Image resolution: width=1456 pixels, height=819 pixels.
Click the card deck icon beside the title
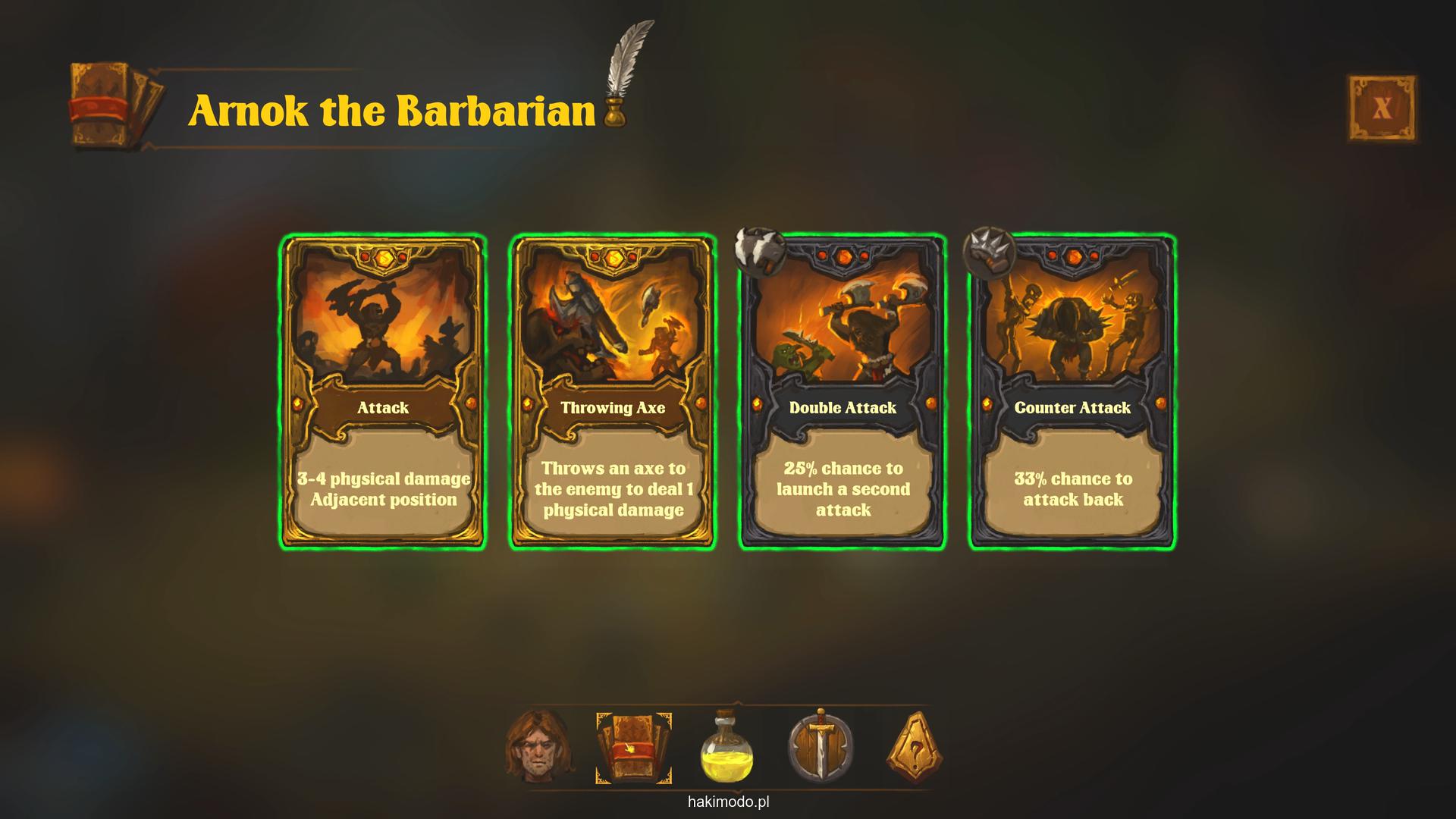point(115,106)
